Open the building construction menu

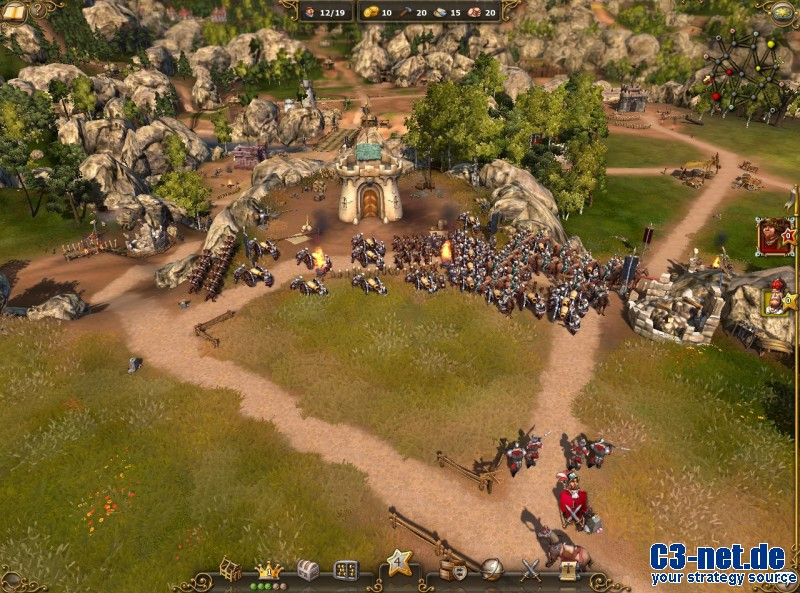coord(230,569)
